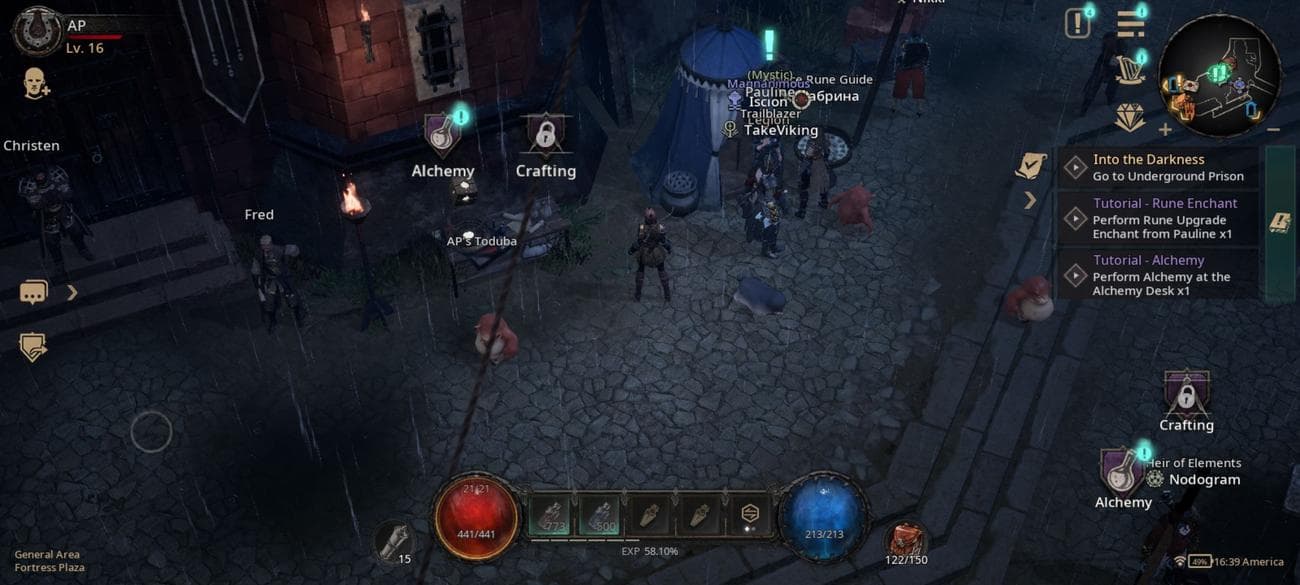Tap the hotbar swap icon
Screen dimensions: 1300x585
click(x=749, y=515)
